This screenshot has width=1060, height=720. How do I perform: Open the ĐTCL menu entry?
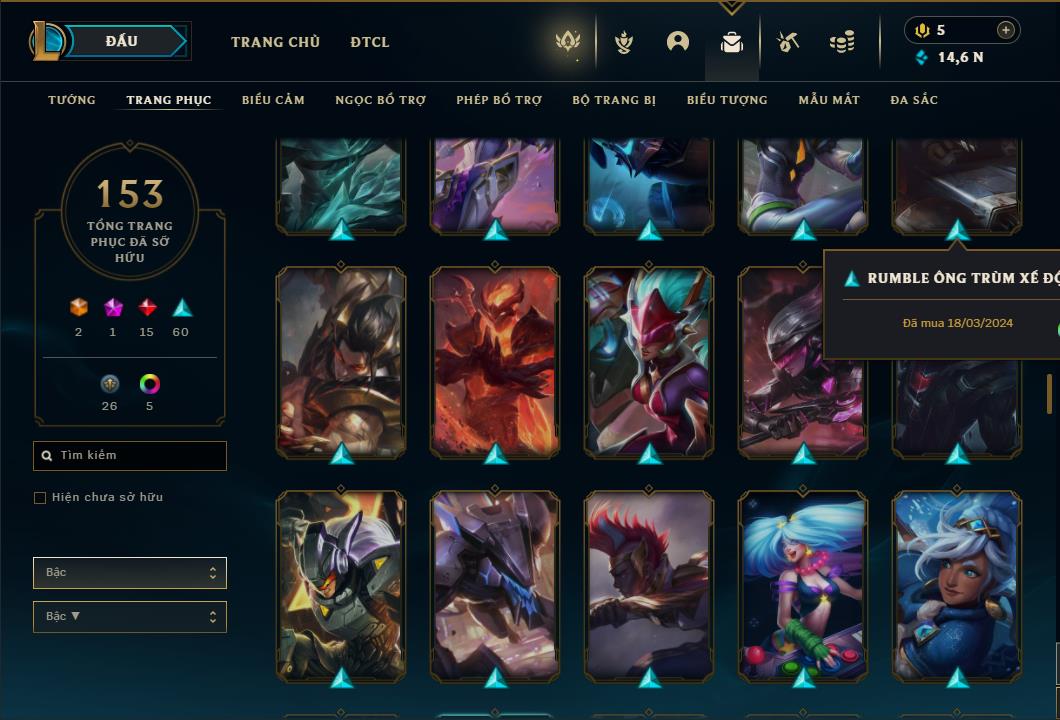click(370, 42)
